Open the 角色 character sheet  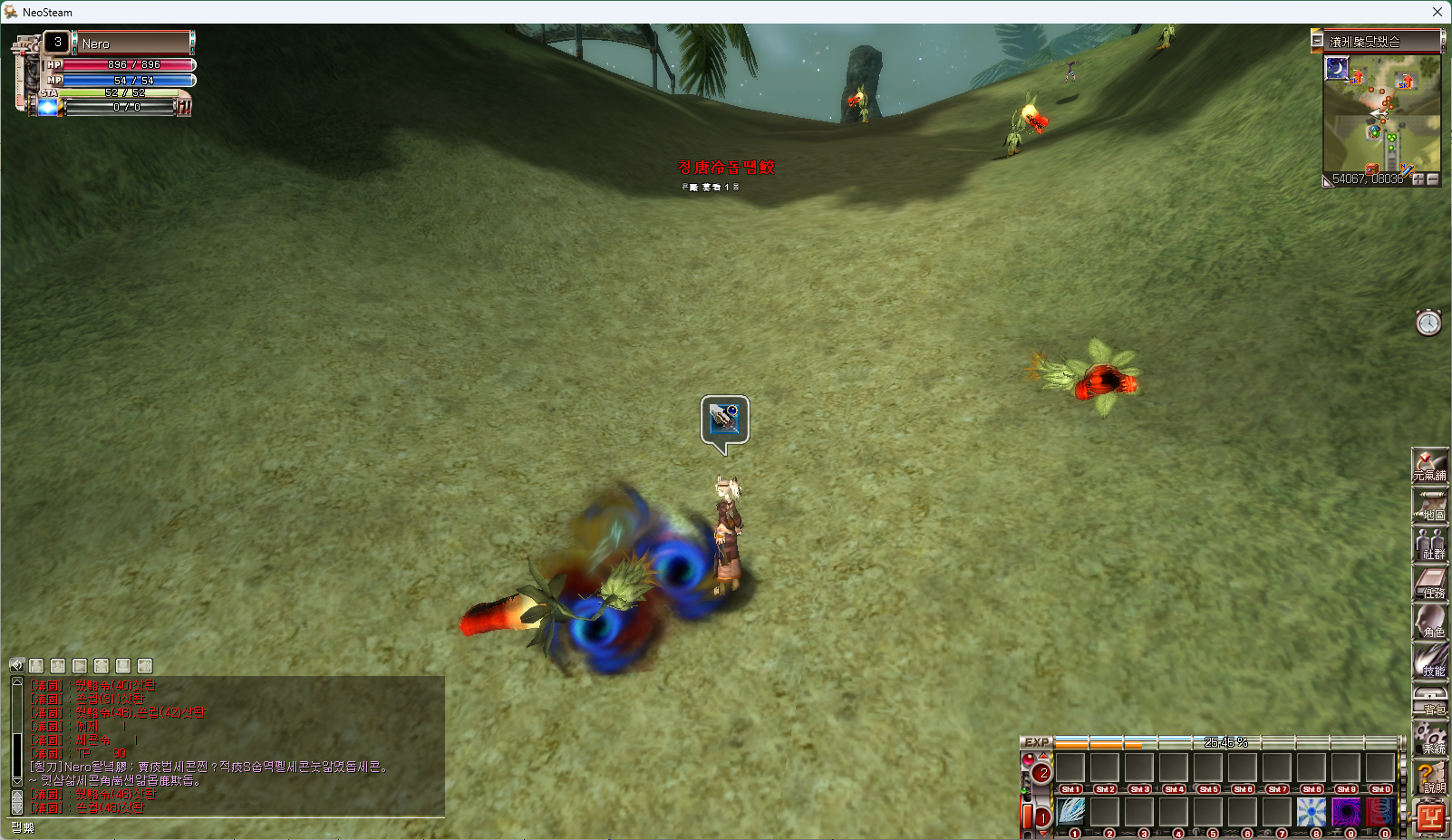click(1430, 622)
